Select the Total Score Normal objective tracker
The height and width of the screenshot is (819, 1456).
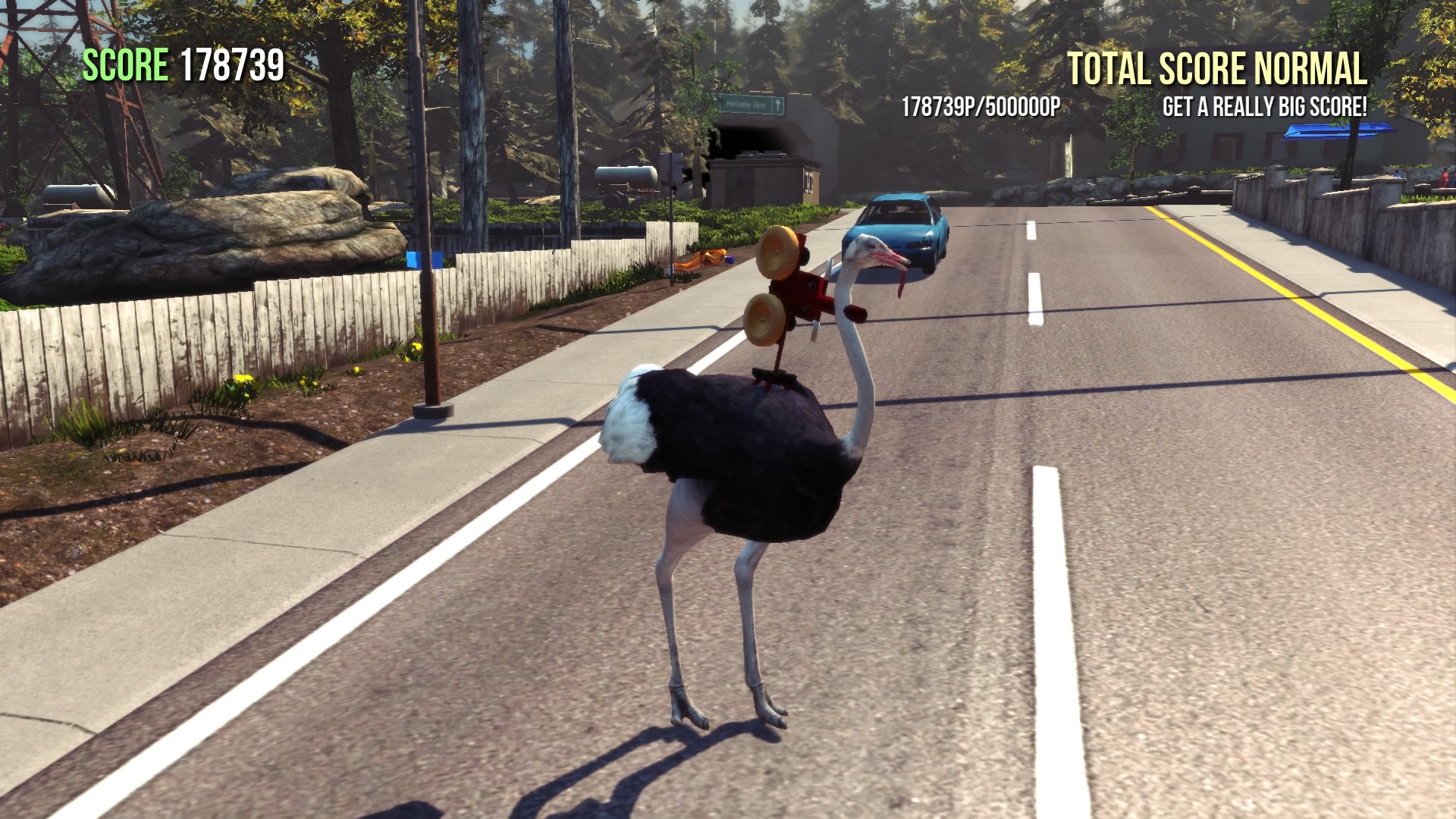click(x=1216, y=70)
